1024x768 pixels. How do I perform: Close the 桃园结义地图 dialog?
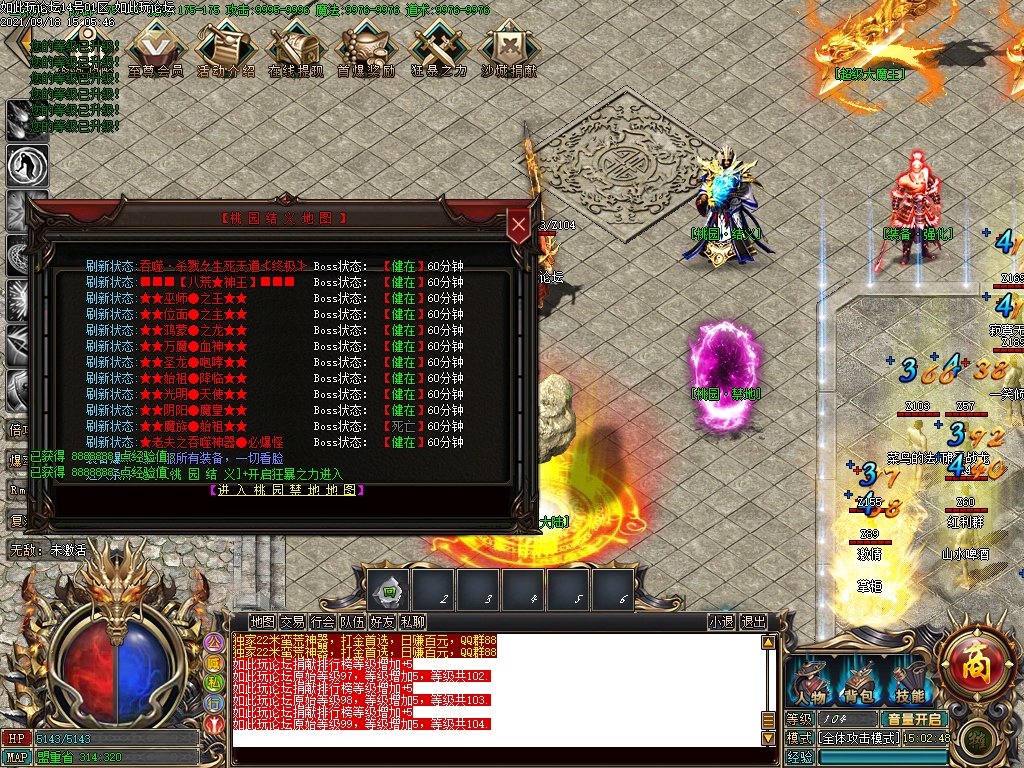[x=518, y=227]
